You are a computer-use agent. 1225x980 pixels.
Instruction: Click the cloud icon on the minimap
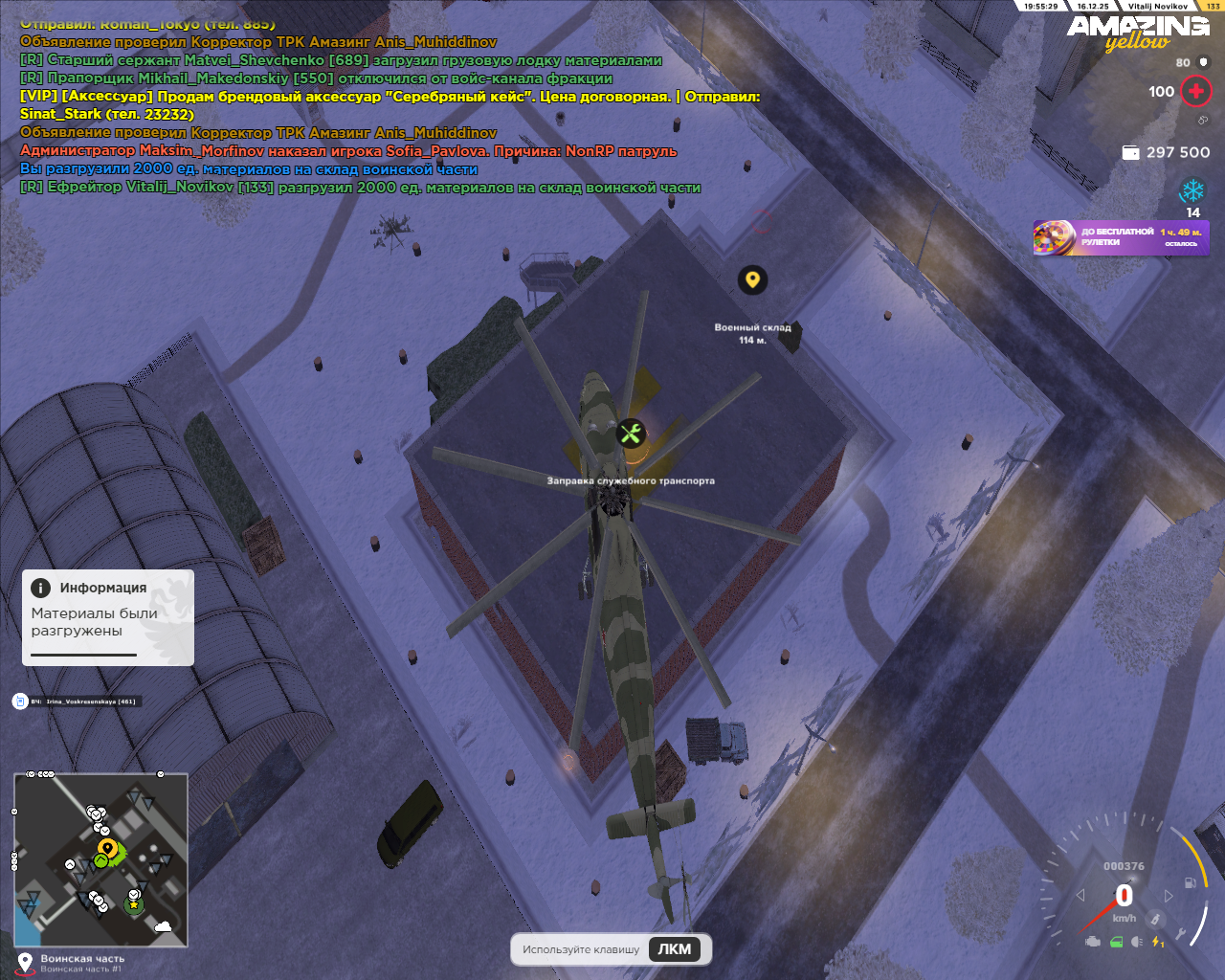(163, 925)
